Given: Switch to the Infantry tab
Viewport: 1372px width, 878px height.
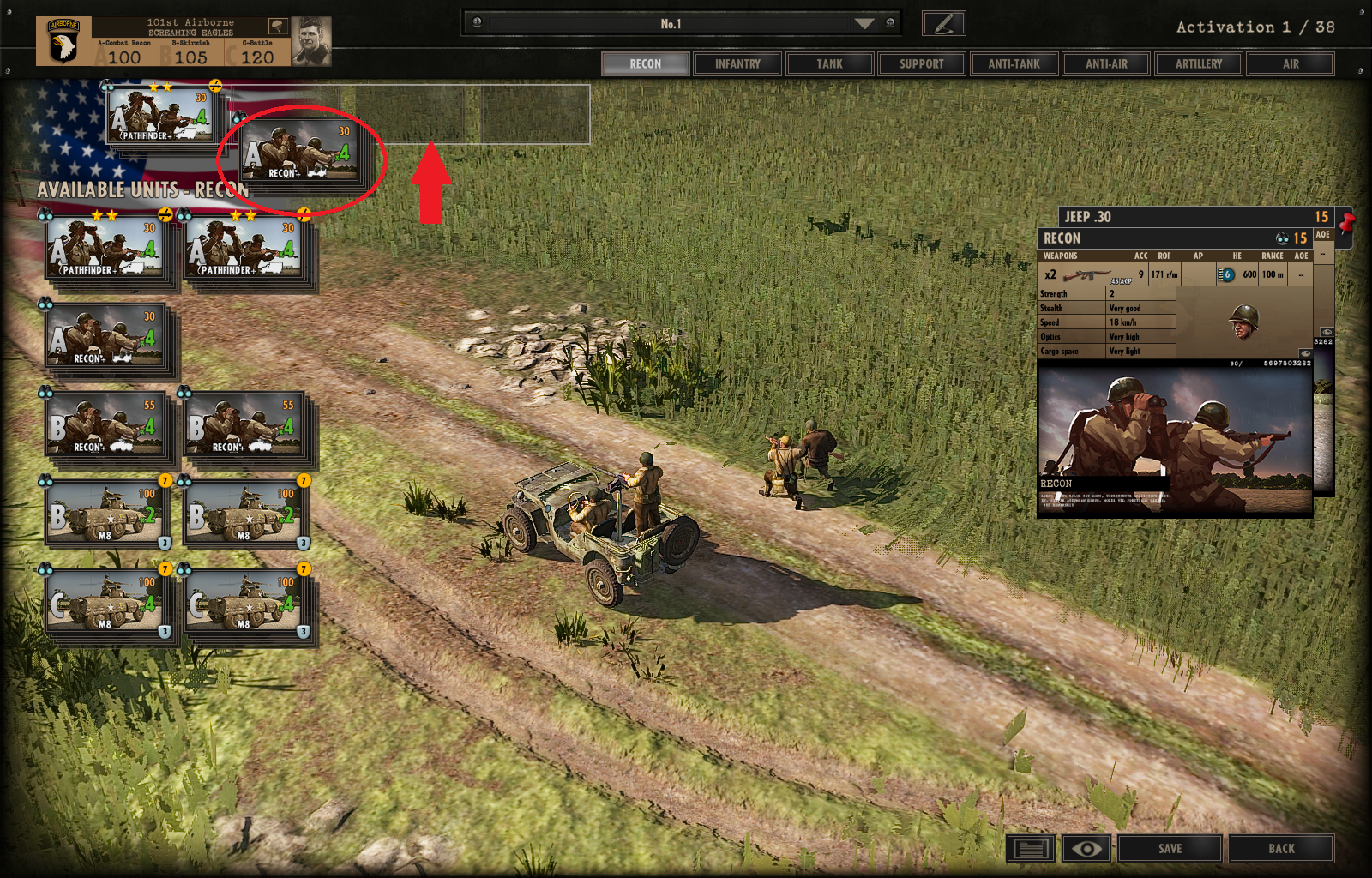Looking at the screenshot, I should [x=737, y=64].
